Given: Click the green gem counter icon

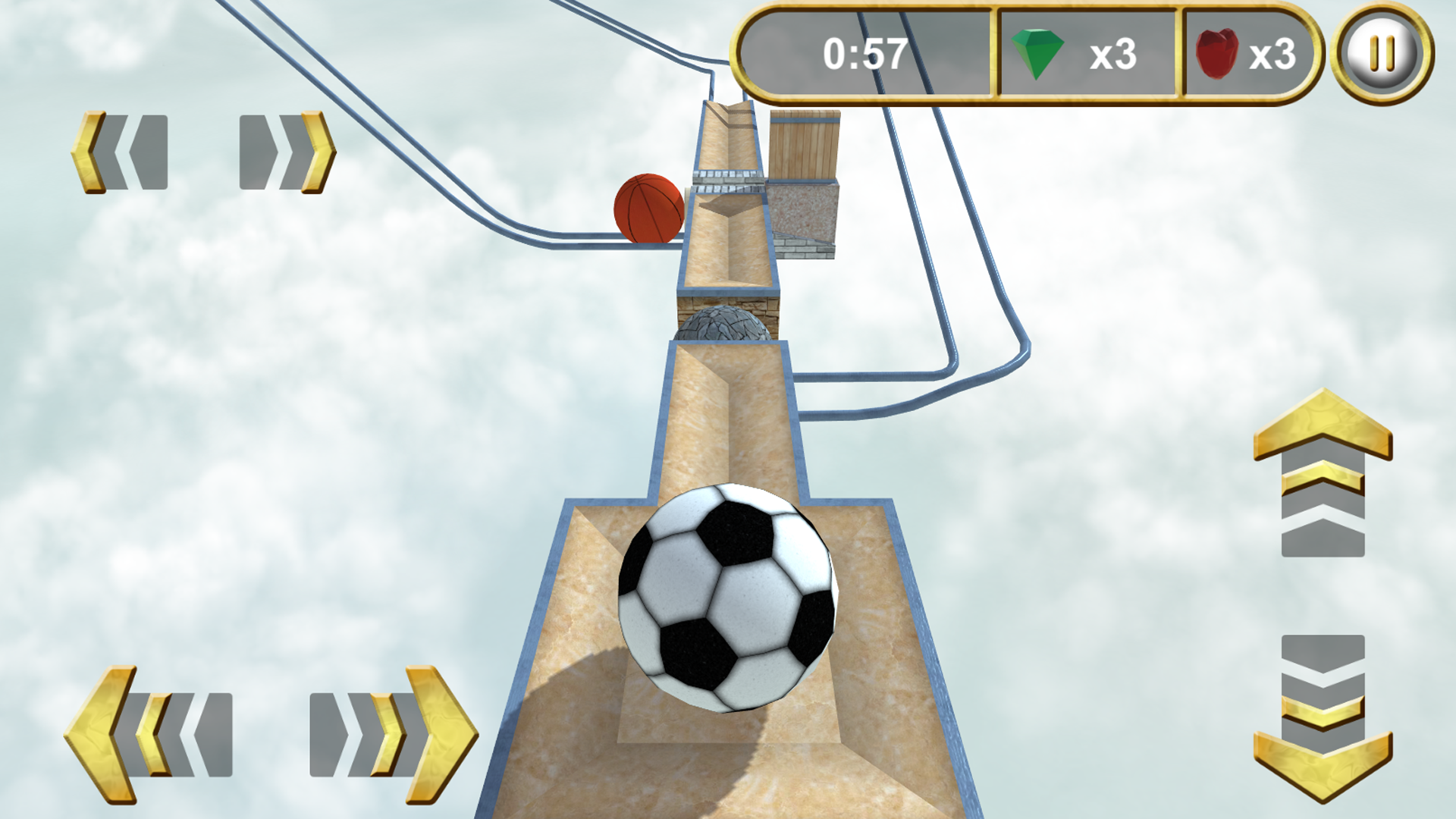Looking at the screenshot, I should [x=1037, y=52].
